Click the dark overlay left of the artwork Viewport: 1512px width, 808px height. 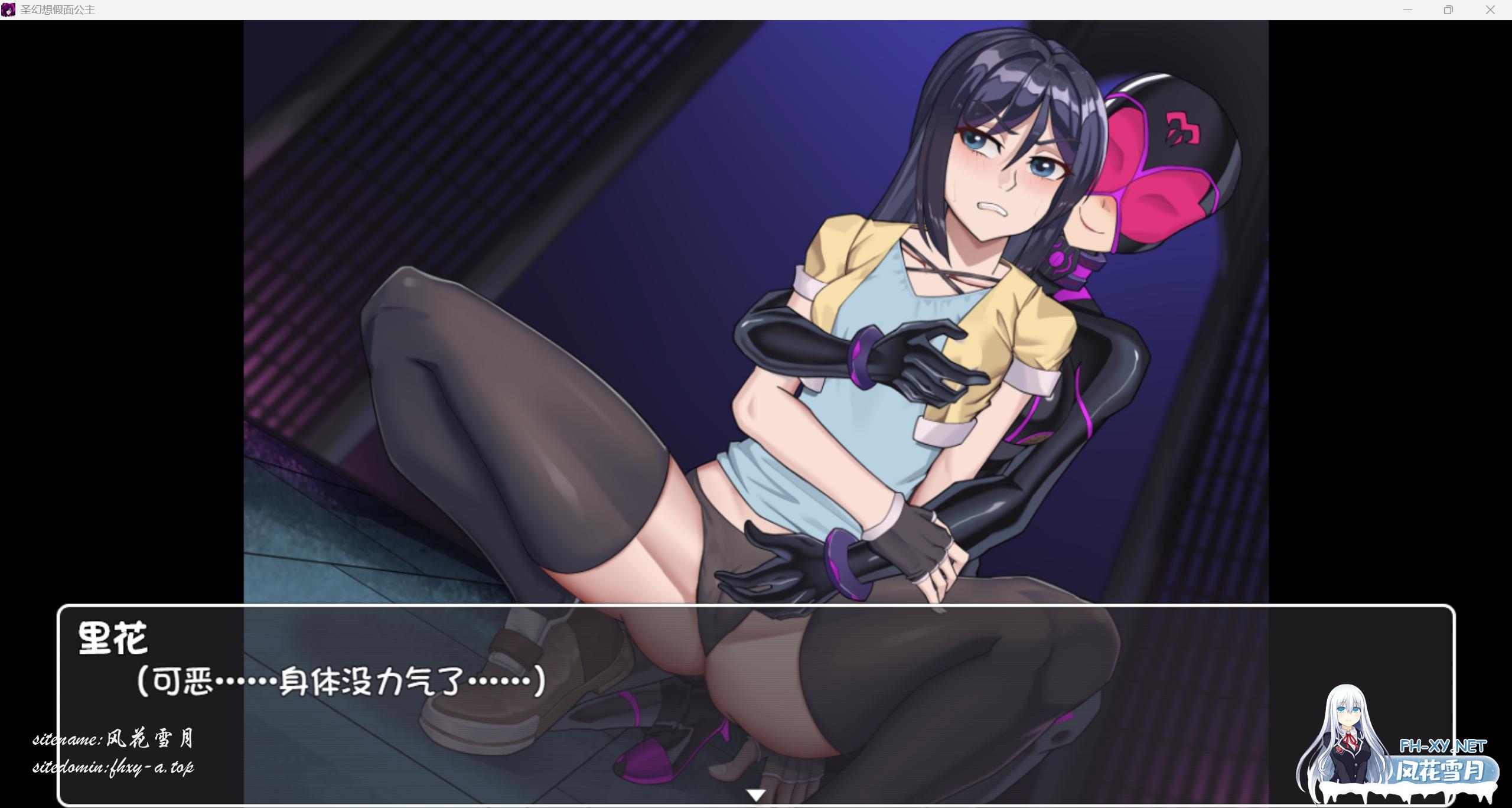pos(118,295)
